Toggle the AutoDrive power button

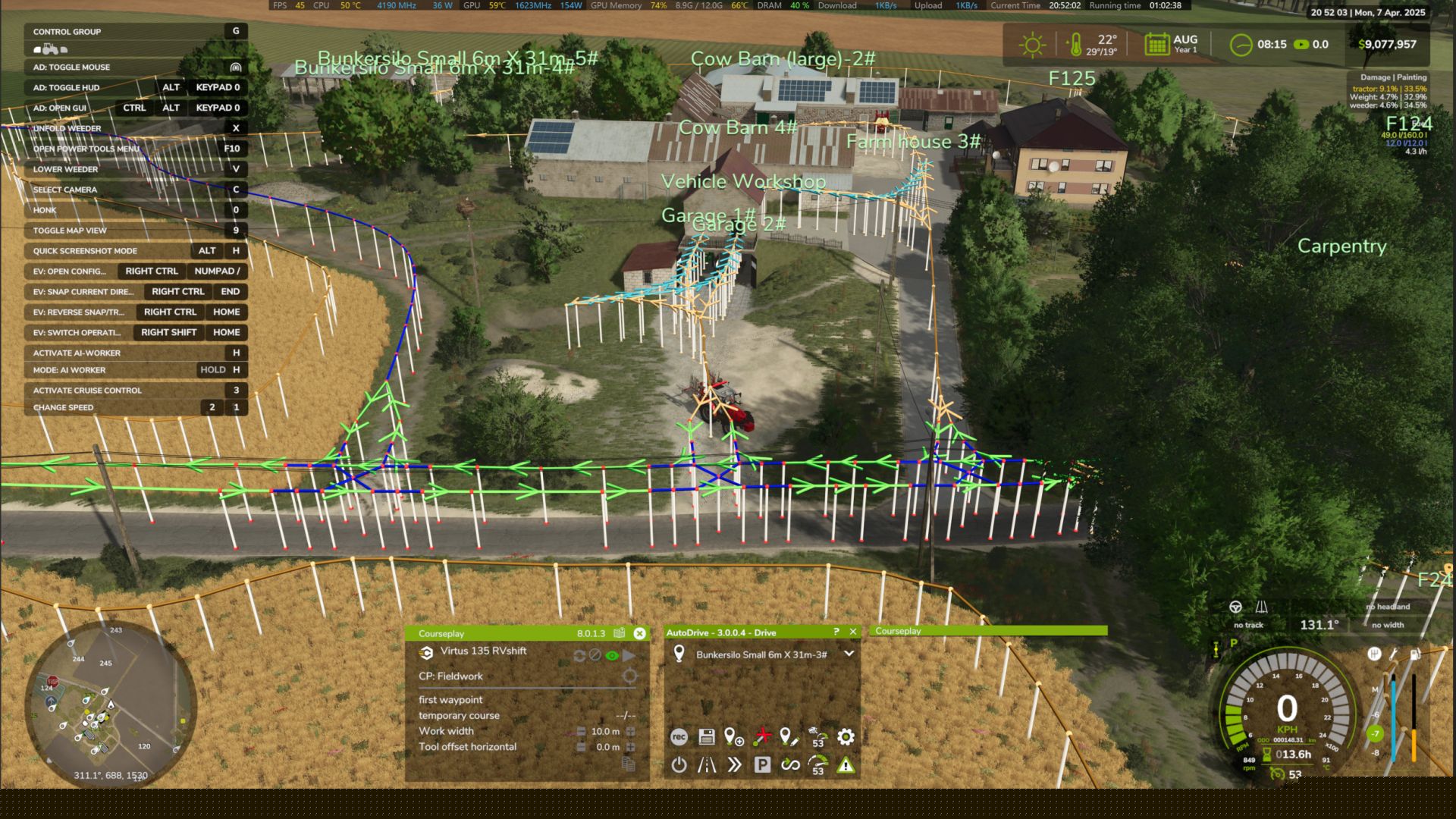679,764
